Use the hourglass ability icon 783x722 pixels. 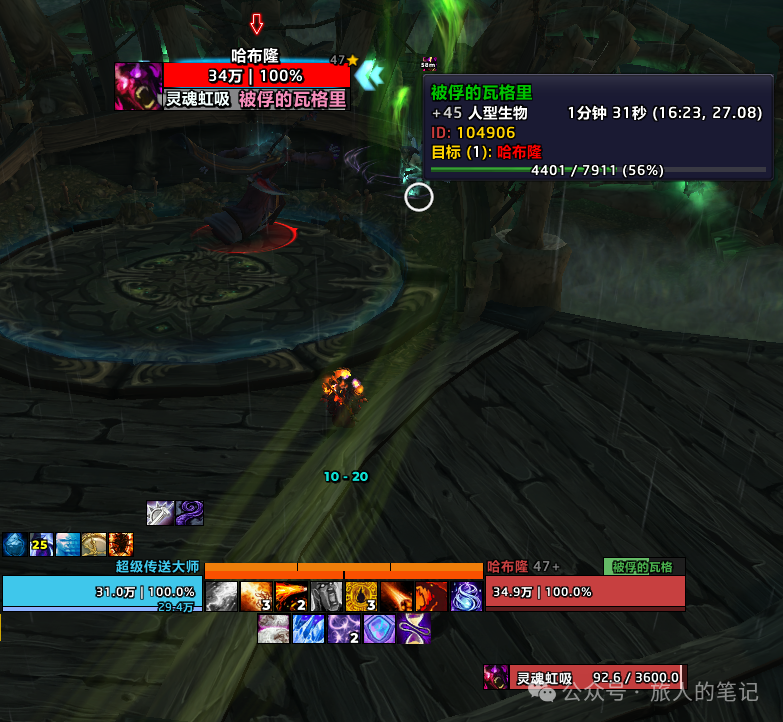[414, 629]
